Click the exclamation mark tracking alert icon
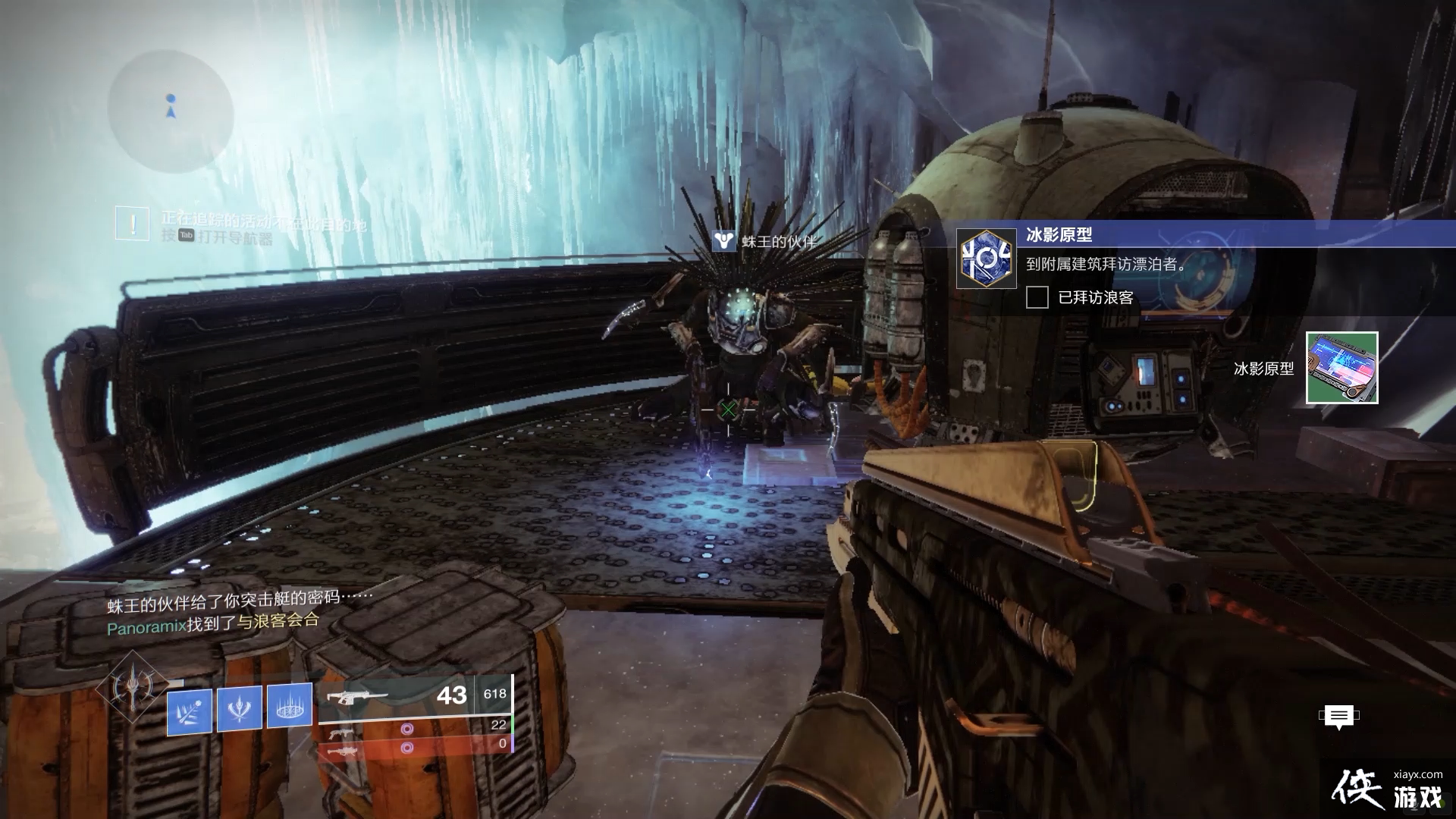This screenshot has height=819, width=1456. pos(132,224)
